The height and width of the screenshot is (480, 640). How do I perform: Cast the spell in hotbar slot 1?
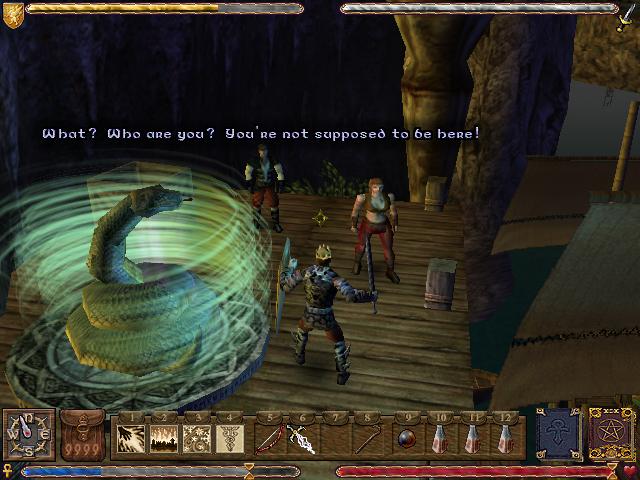click(131, 438)
